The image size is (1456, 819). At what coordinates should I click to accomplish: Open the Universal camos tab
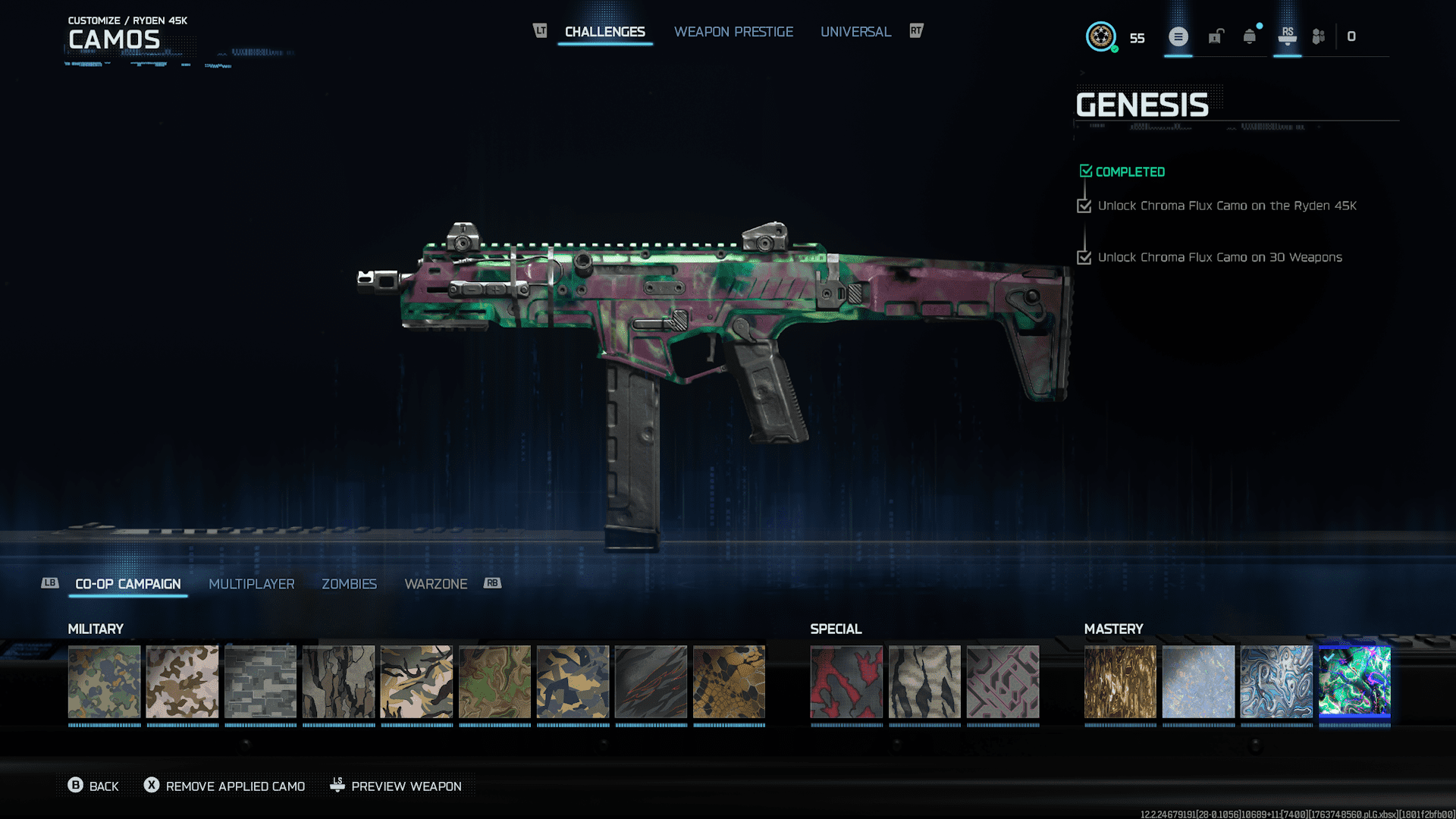855,32
